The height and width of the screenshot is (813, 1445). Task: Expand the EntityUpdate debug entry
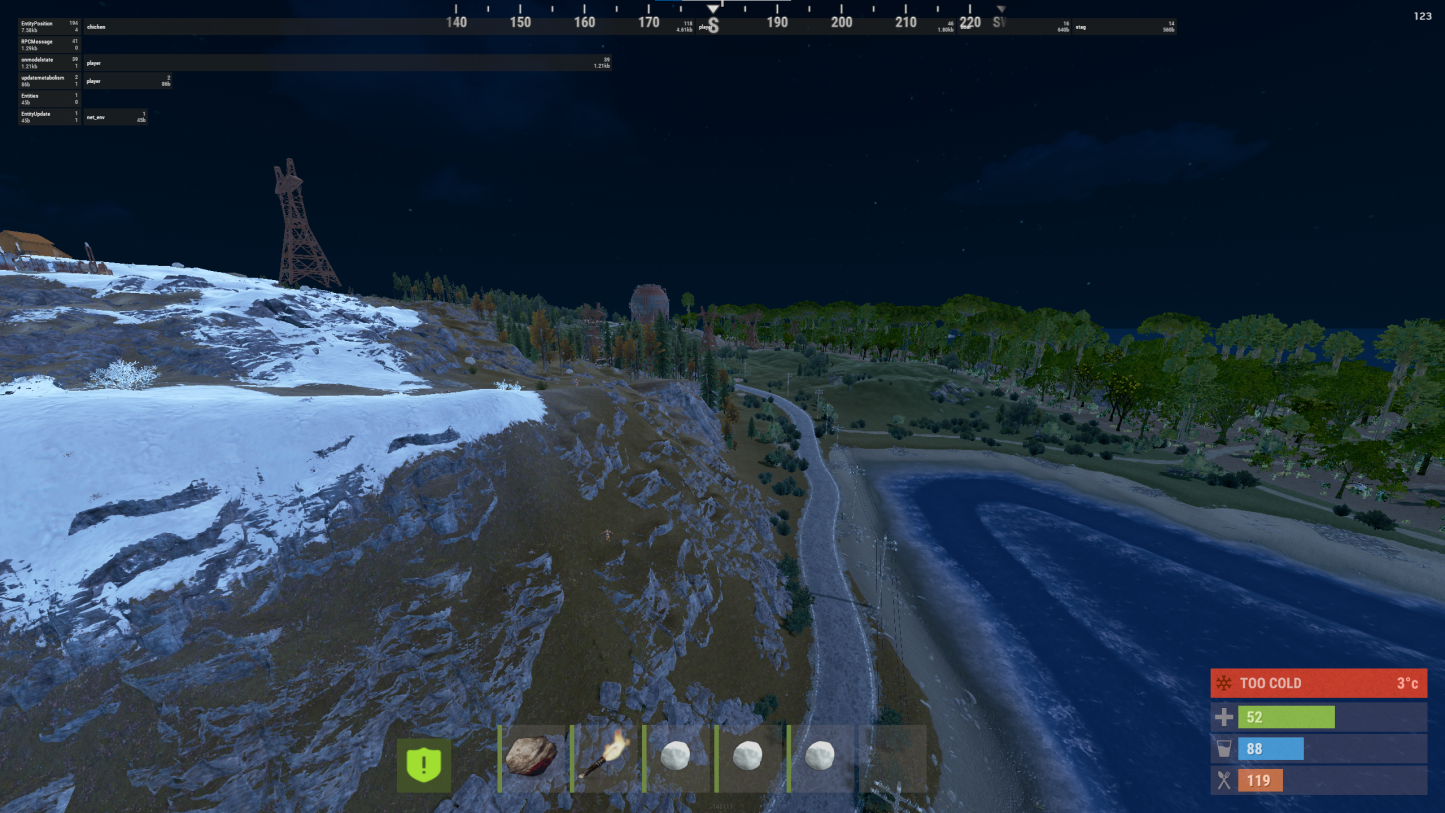pyautogui.click(x=40, y=117)
